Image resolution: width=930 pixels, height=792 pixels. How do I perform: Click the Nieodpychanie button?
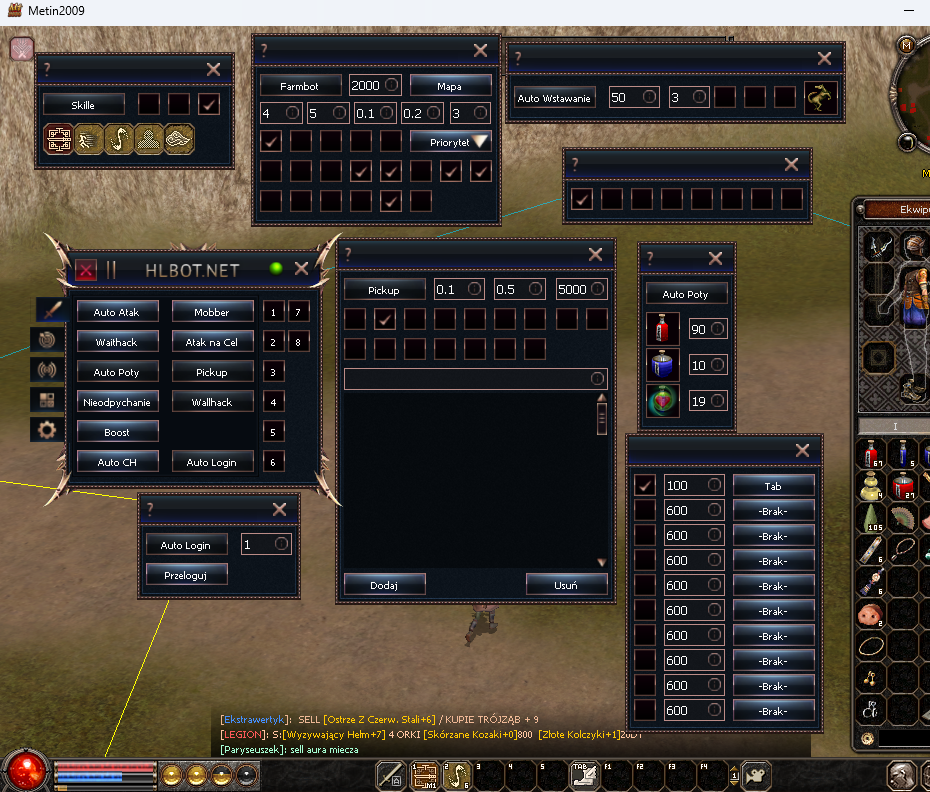pos(117,402)
